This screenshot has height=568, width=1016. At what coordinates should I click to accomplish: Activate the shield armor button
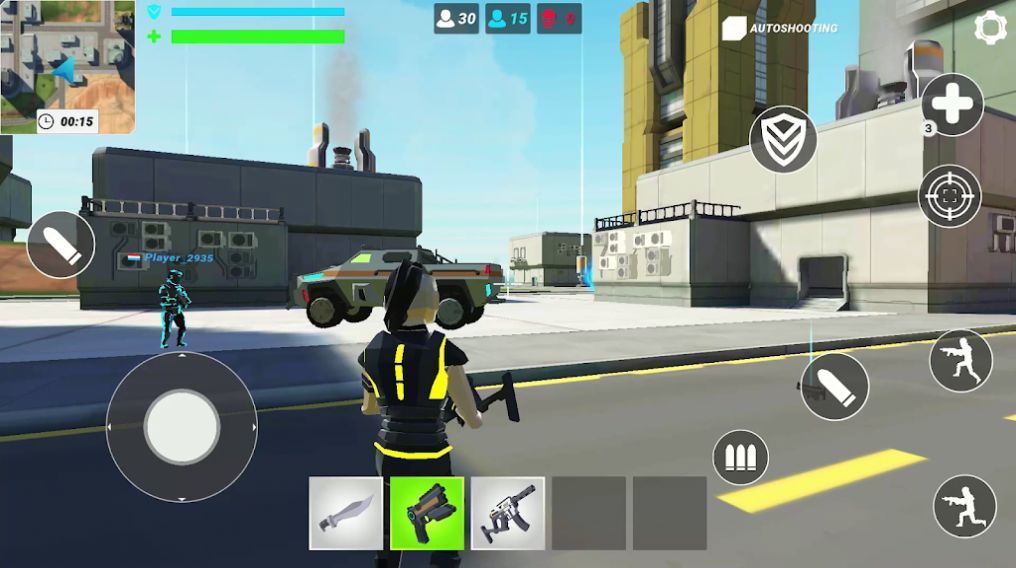[x=783, y=139]
